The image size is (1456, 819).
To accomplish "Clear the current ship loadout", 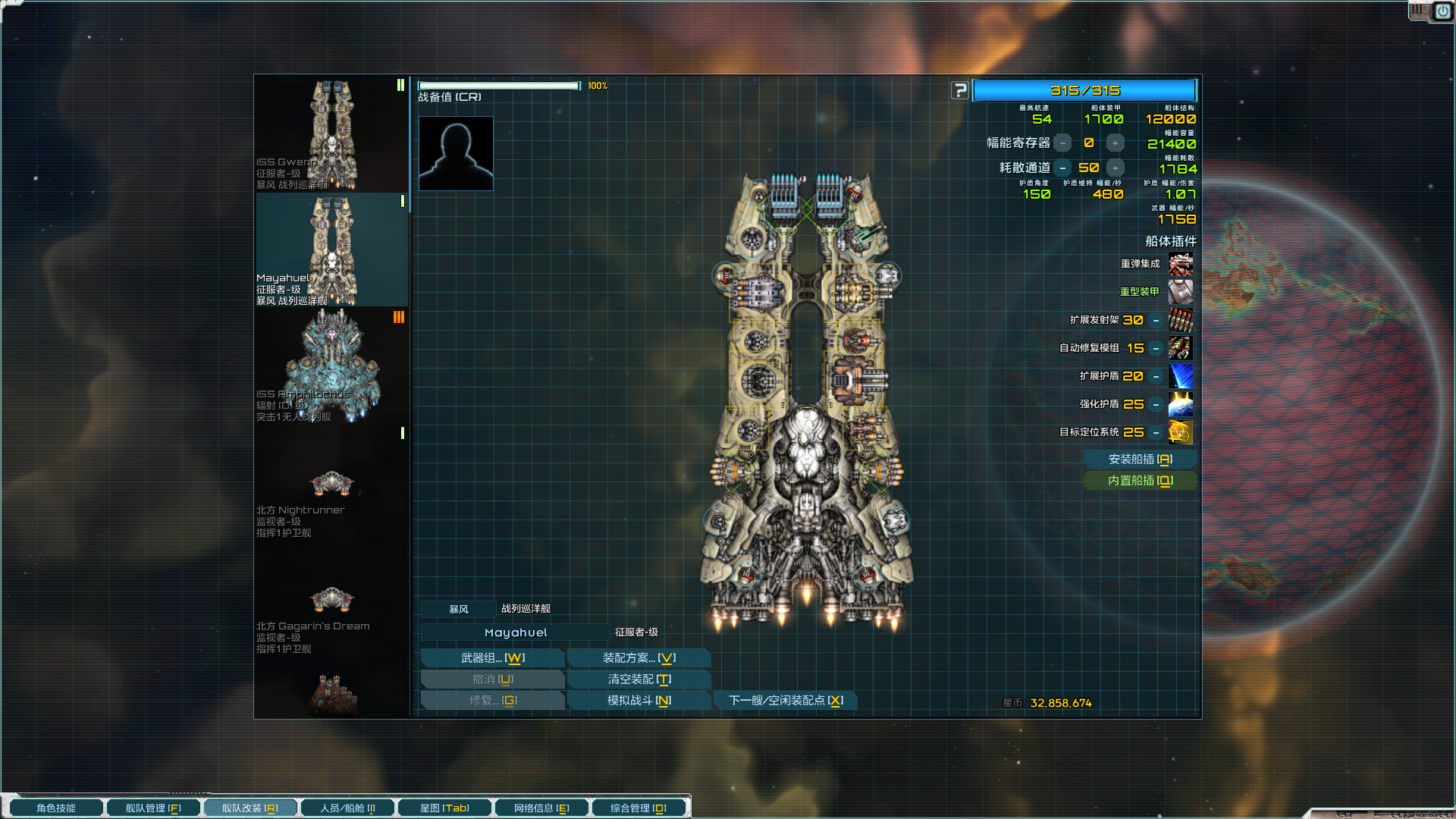I will (639, 679).
